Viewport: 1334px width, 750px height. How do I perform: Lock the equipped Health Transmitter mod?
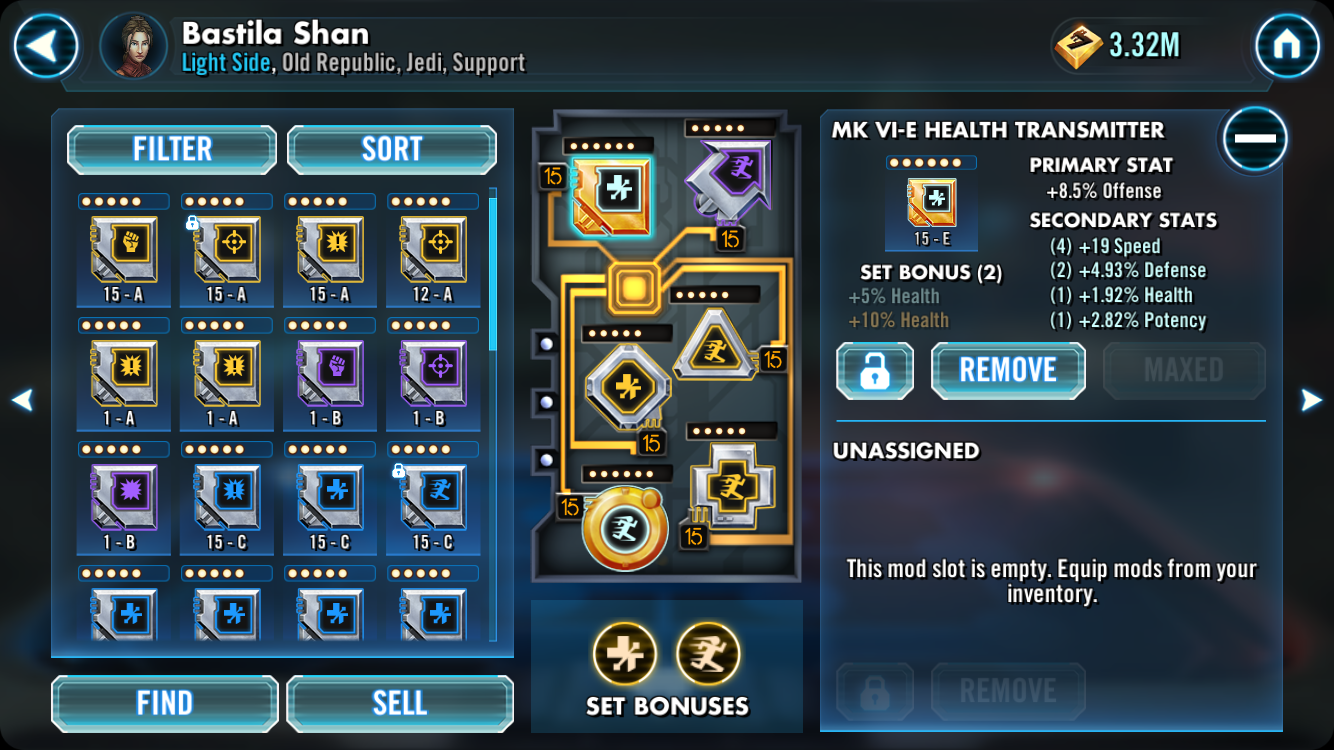click(874, 370)
